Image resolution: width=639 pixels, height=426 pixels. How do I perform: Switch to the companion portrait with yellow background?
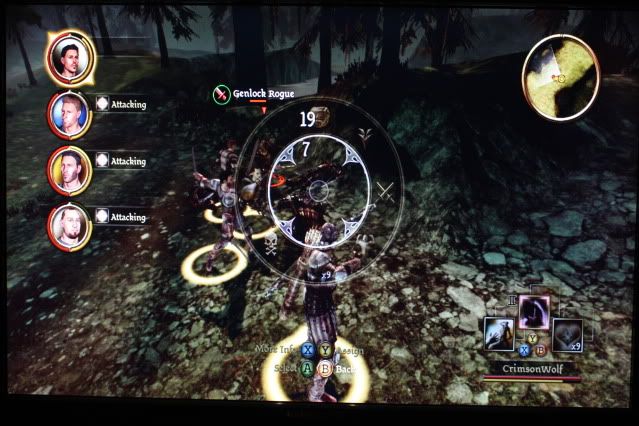(x=68, y=169)
